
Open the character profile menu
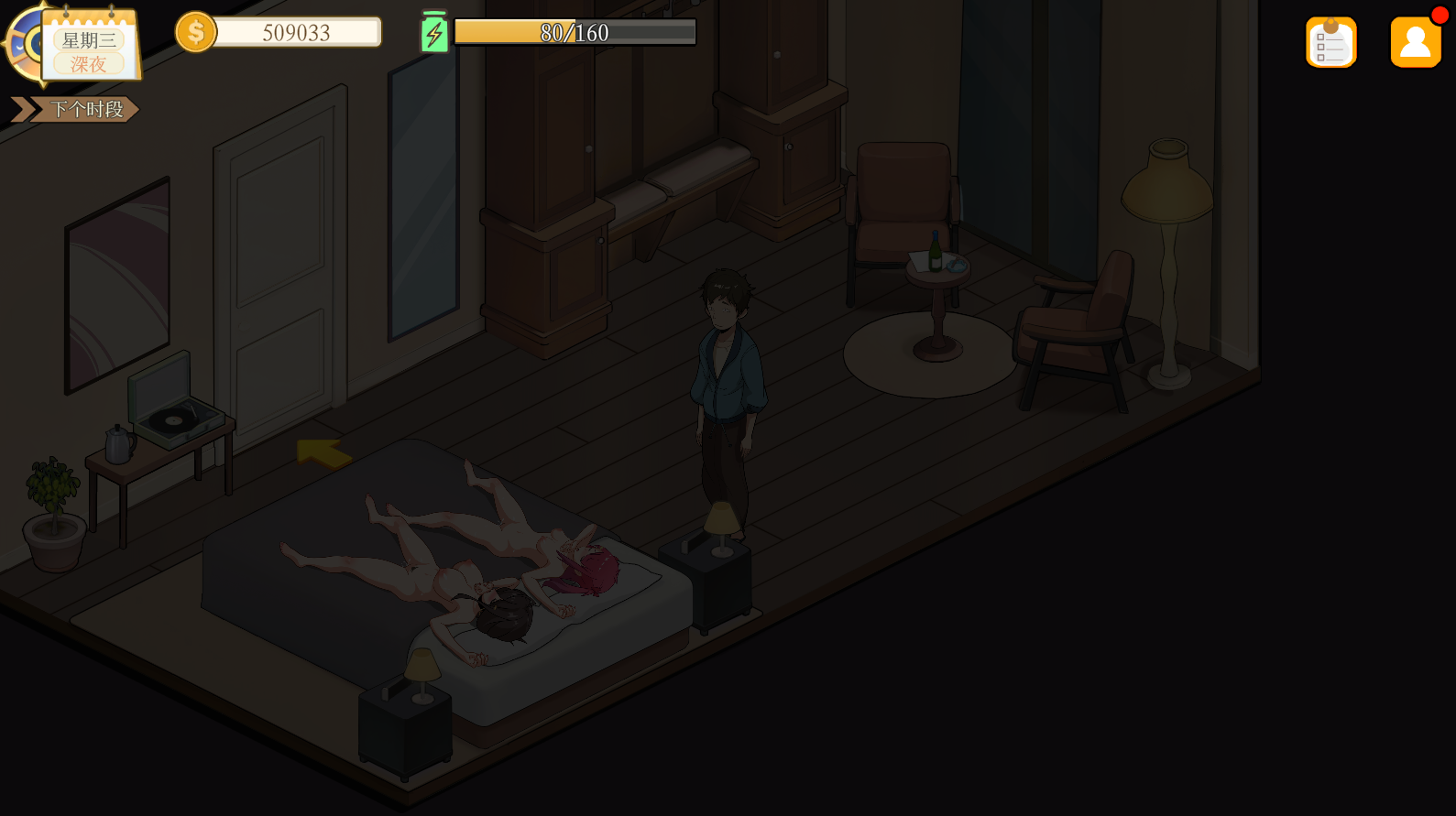[1415, 42]
